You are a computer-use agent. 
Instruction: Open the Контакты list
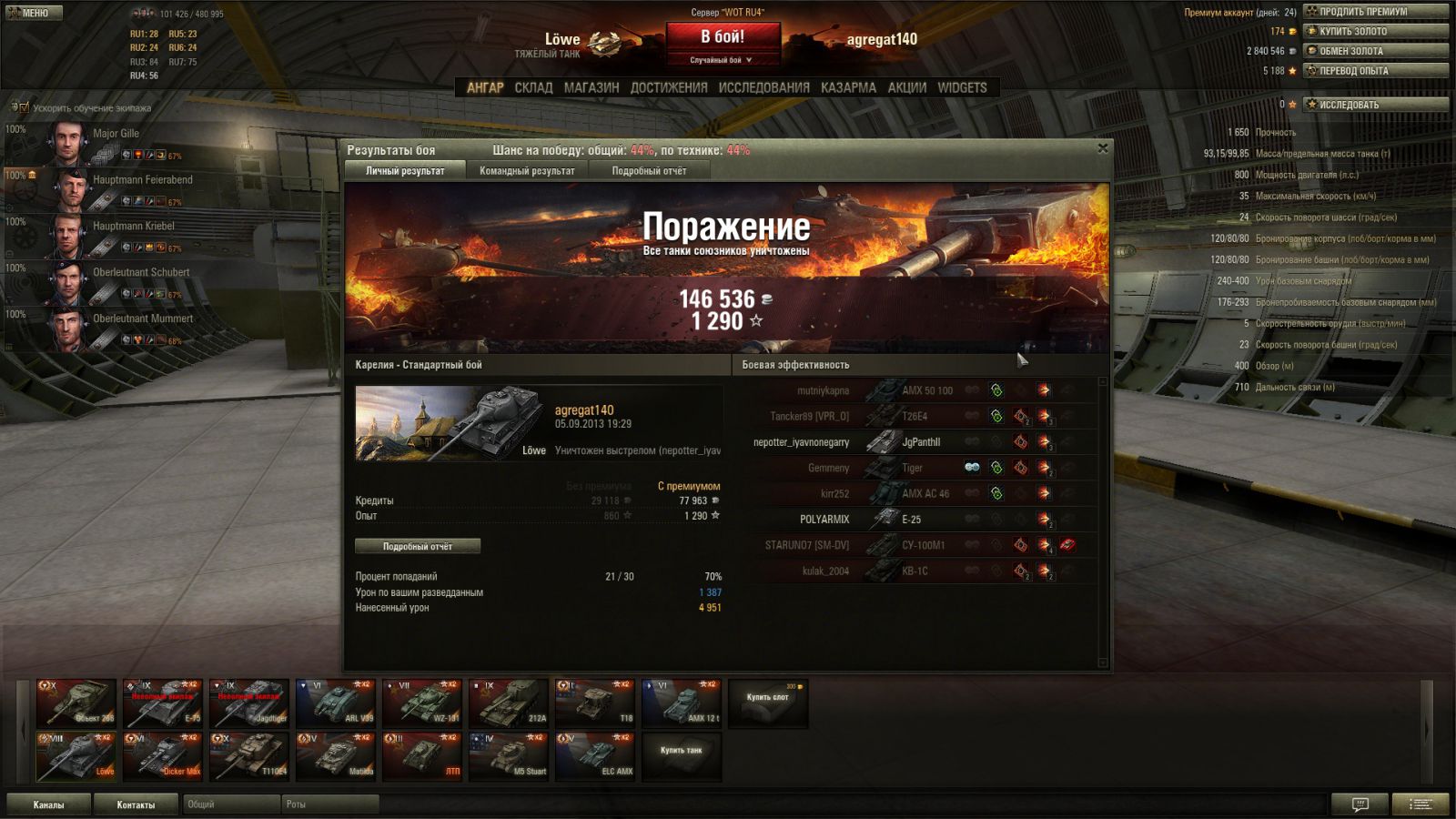click(x=136, y=804)
